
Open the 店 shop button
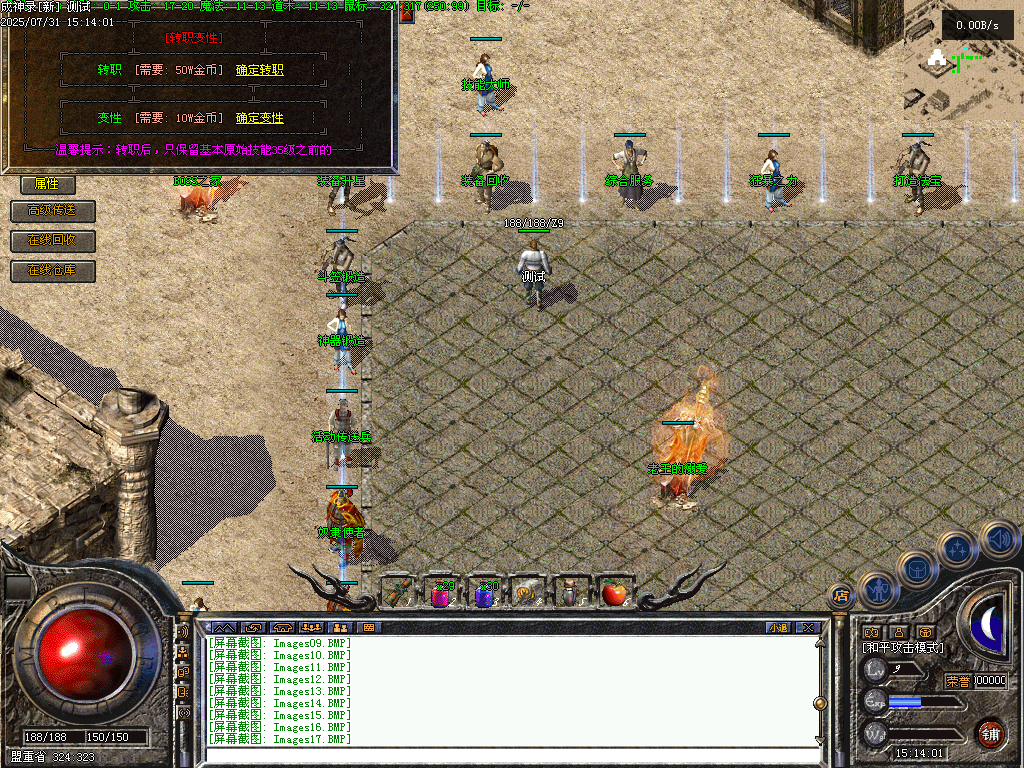click(840, 597)
